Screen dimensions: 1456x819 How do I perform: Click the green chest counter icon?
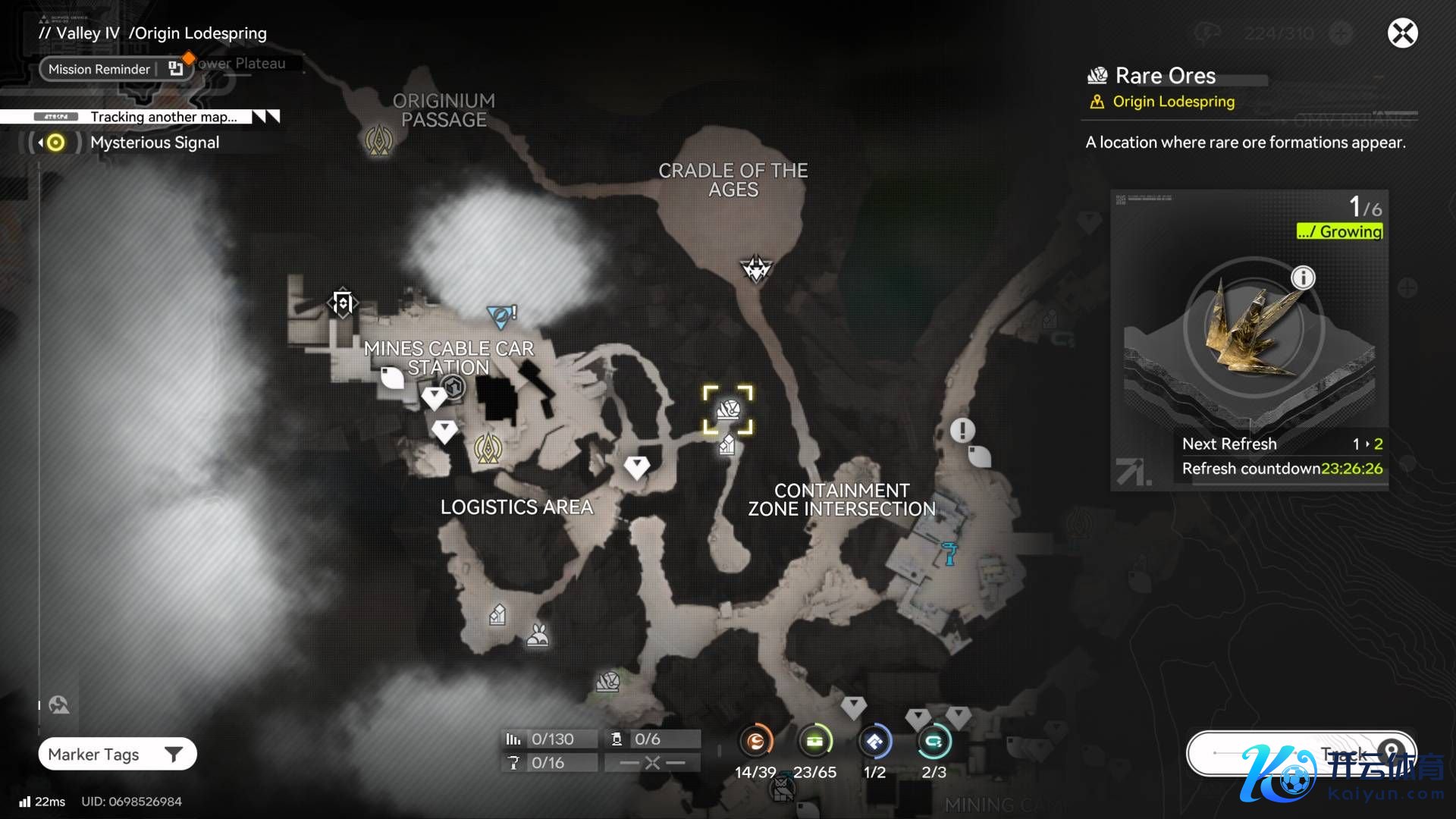click(x=814, y=742)
